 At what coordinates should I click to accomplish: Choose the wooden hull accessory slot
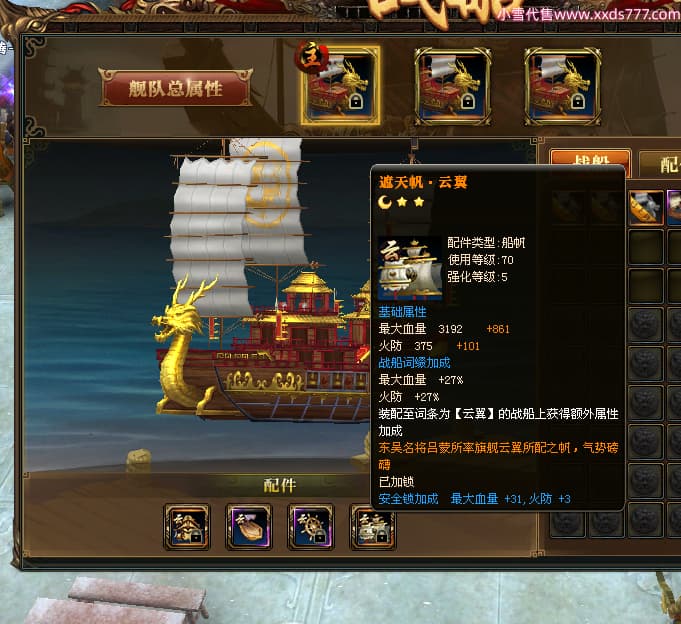249,526
